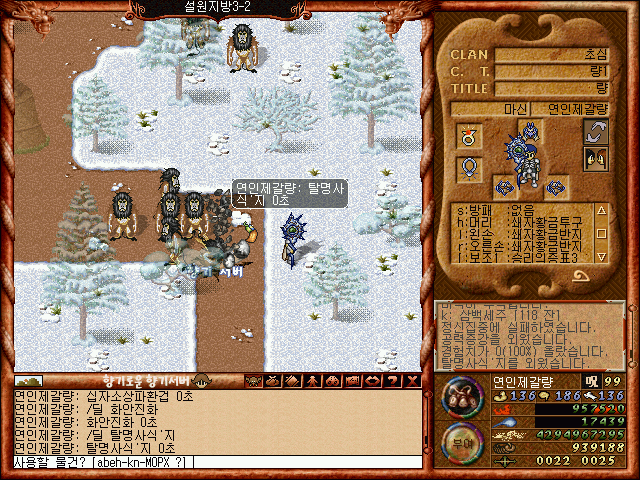This screenshot has height=480, width=640.
Task: Click the two faces portrait button
Action: tap(596, 158)
